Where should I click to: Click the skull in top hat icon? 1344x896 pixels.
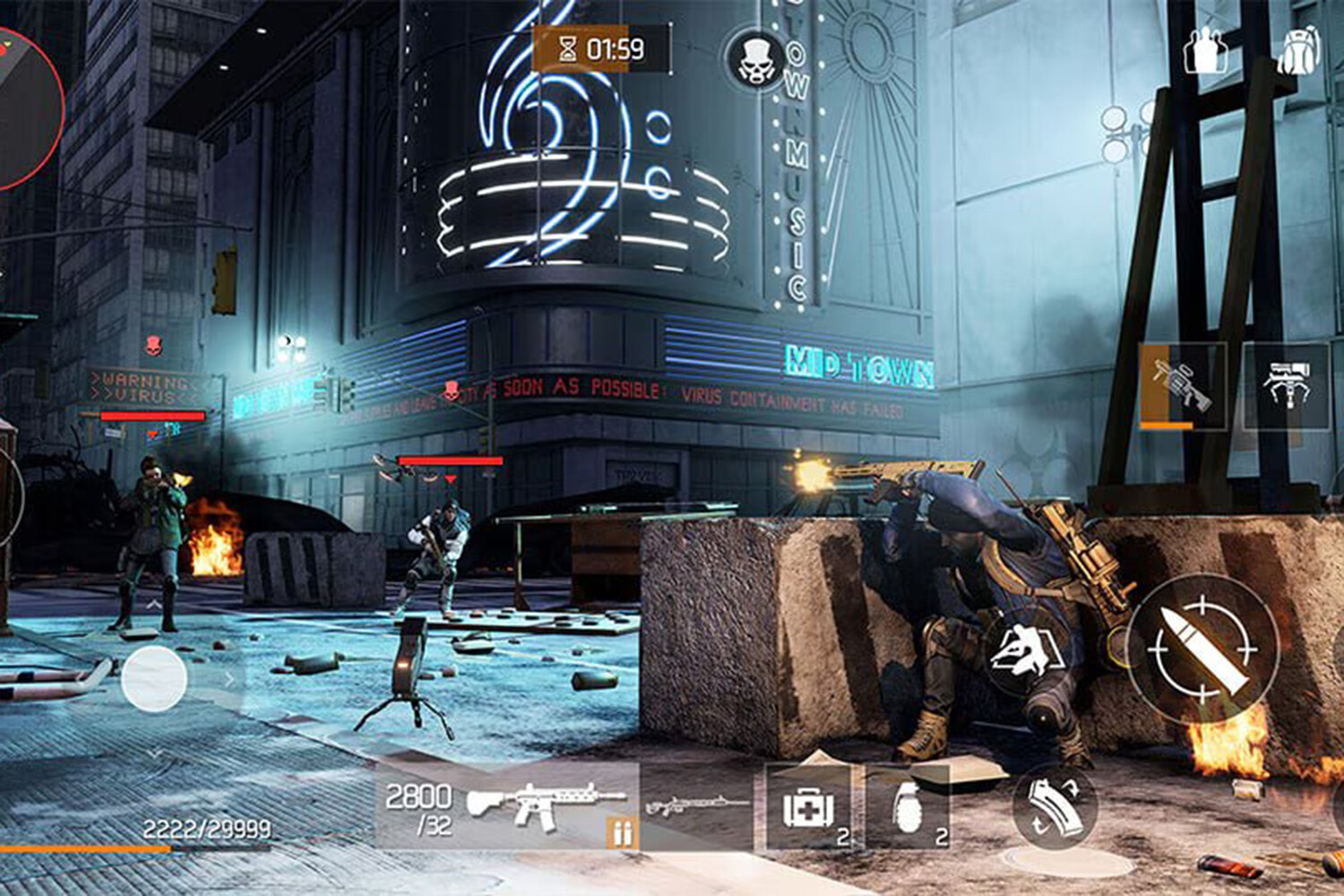[755, 59]
